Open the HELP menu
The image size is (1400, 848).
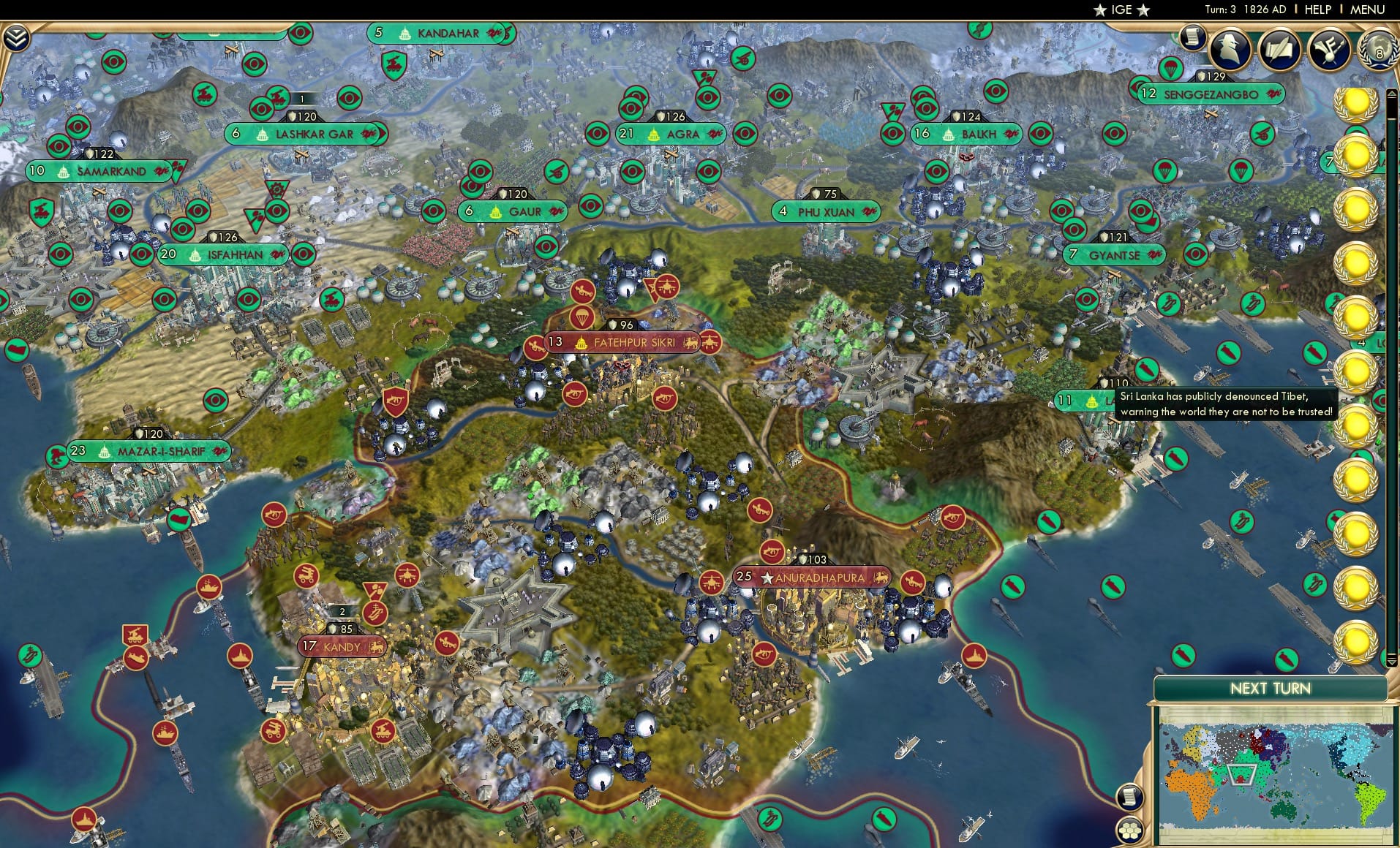point(1317,10)
